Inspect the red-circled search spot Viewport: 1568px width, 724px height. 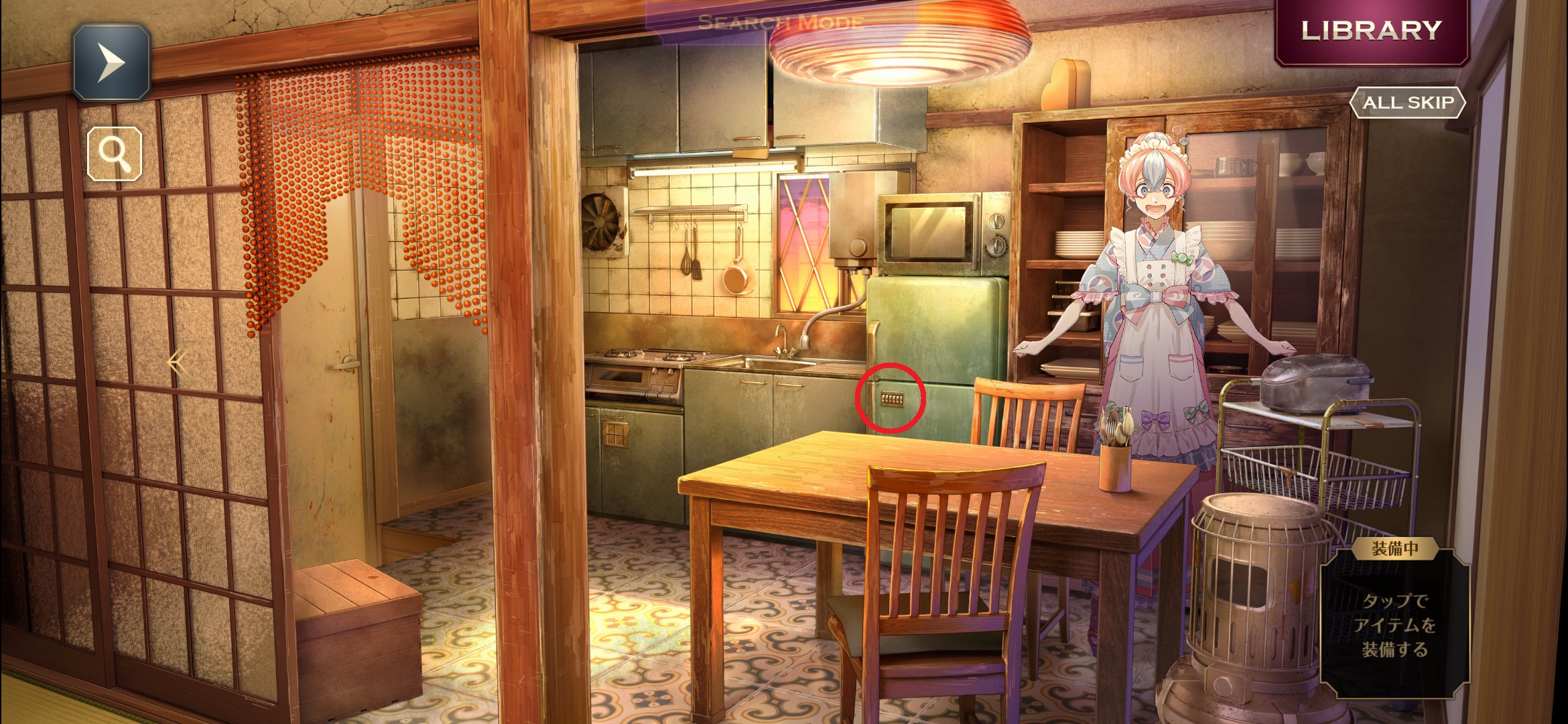pyautogui.click(x=891, y=399)
